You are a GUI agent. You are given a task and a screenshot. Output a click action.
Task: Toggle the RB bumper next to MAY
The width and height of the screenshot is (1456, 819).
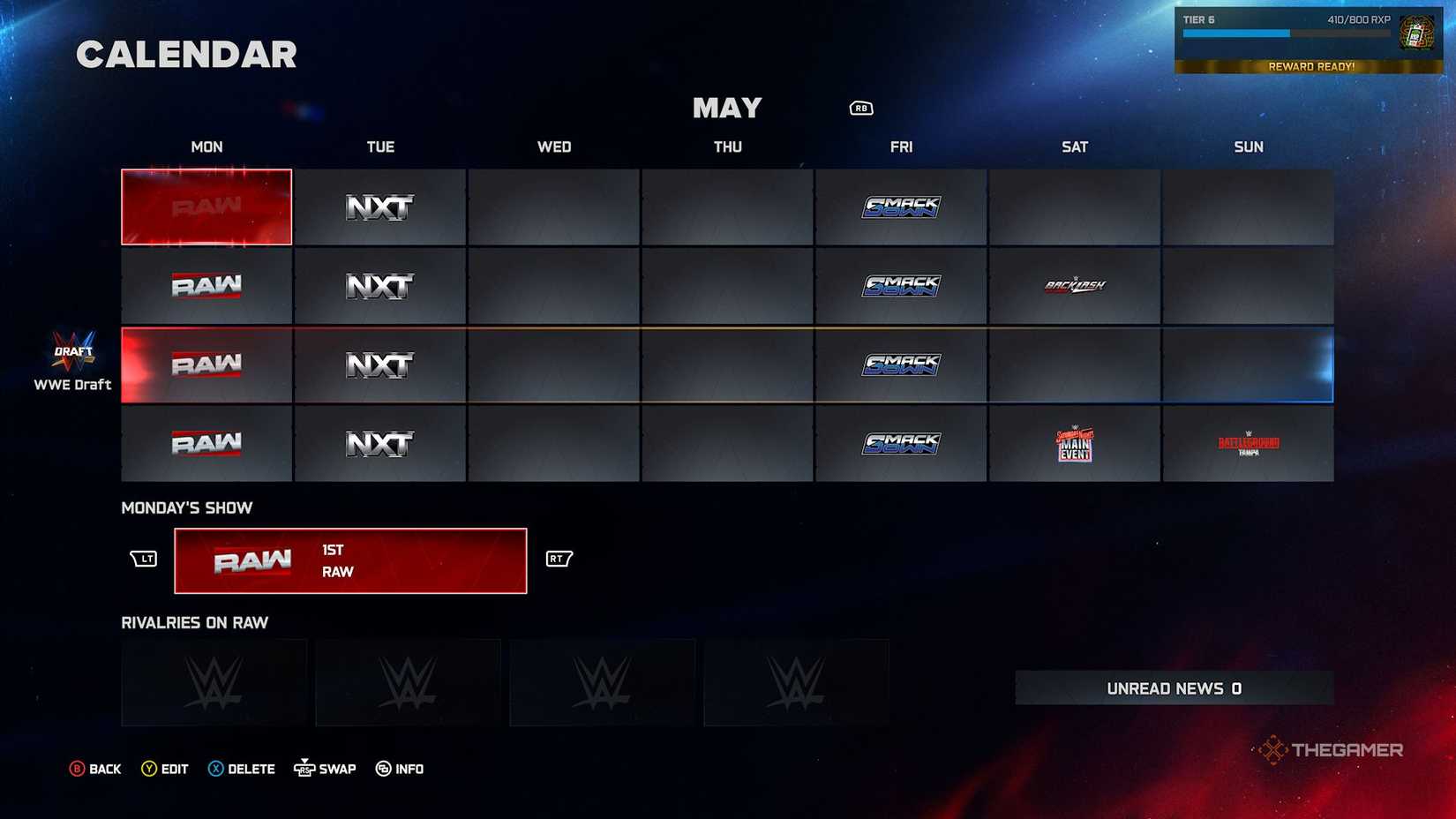[x=859, y=107]
